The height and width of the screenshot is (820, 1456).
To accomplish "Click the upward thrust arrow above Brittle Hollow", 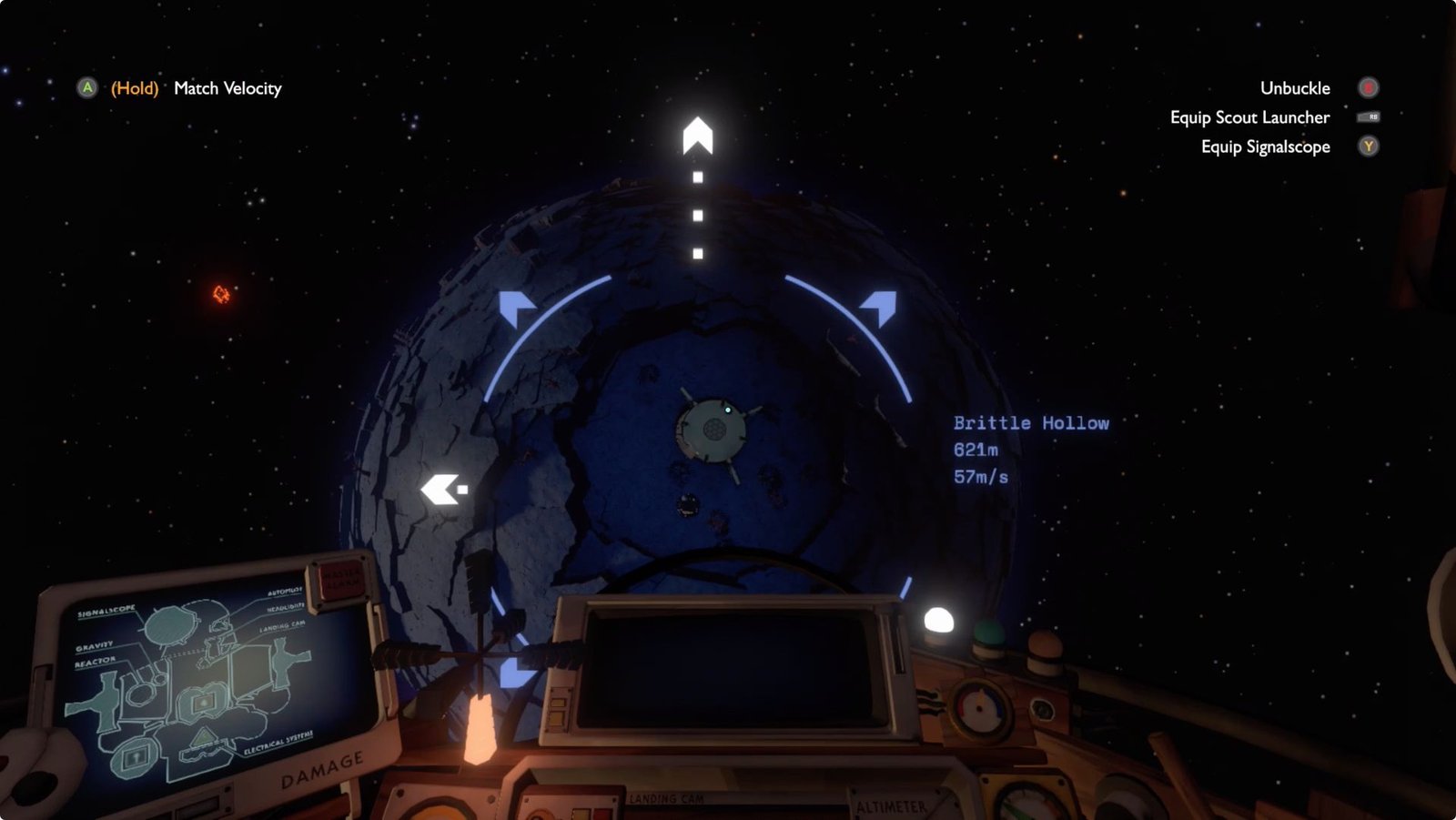I will [x=699, y=137].
